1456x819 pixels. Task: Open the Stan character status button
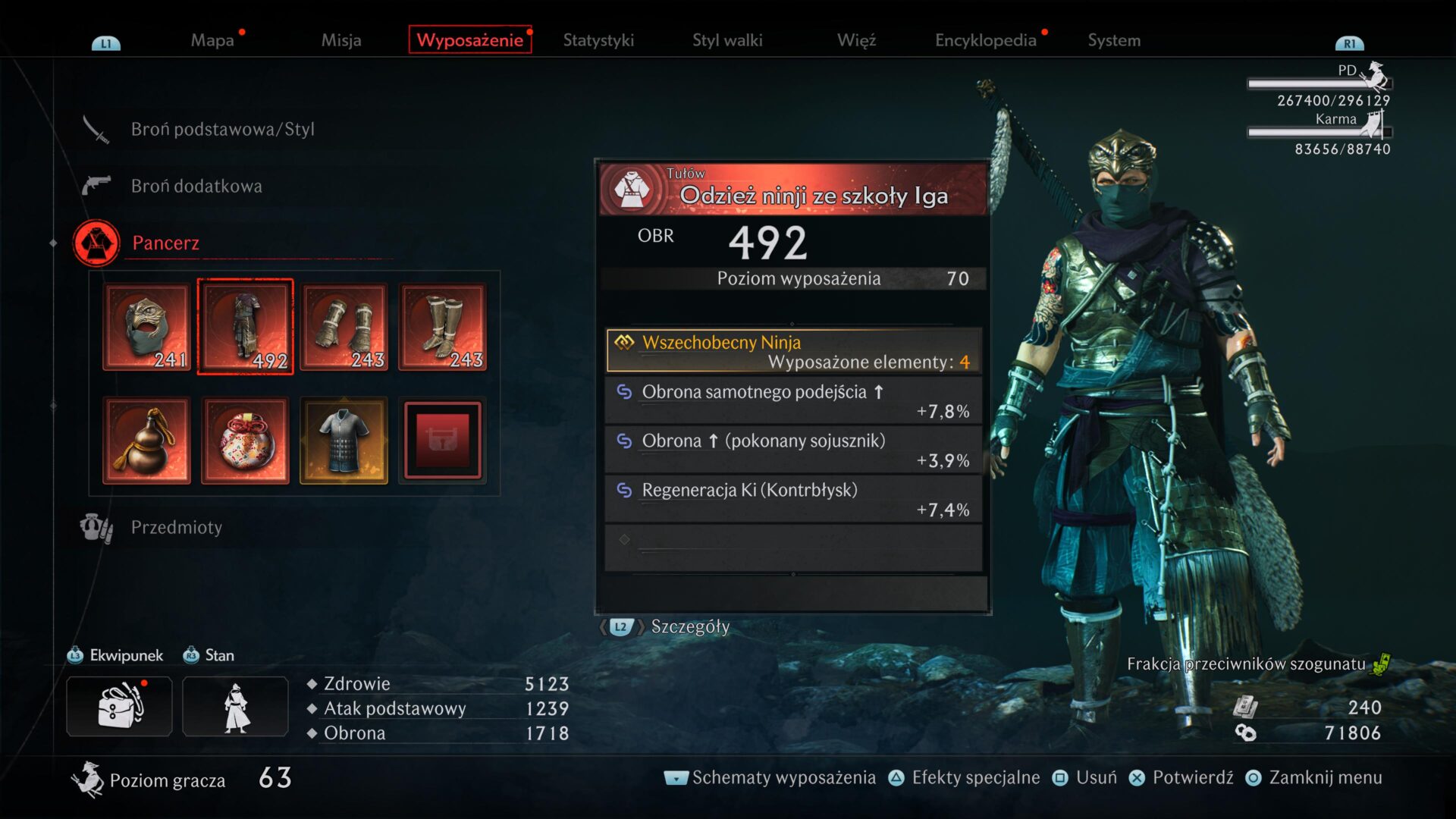pyautogui.click(x=235, y=706)
